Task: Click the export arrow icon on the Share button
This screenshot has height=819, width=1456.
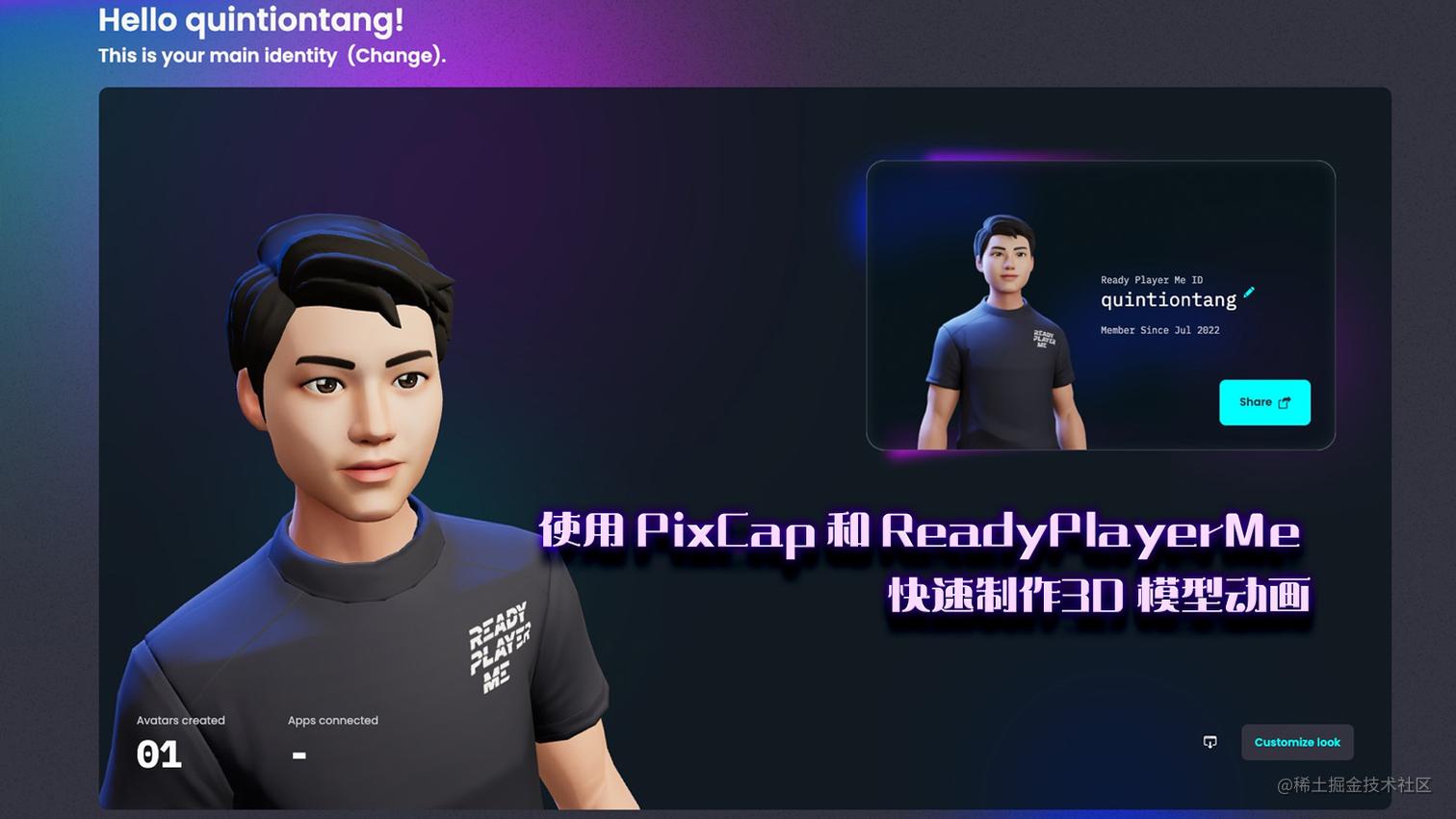Action: (1283, 402)
